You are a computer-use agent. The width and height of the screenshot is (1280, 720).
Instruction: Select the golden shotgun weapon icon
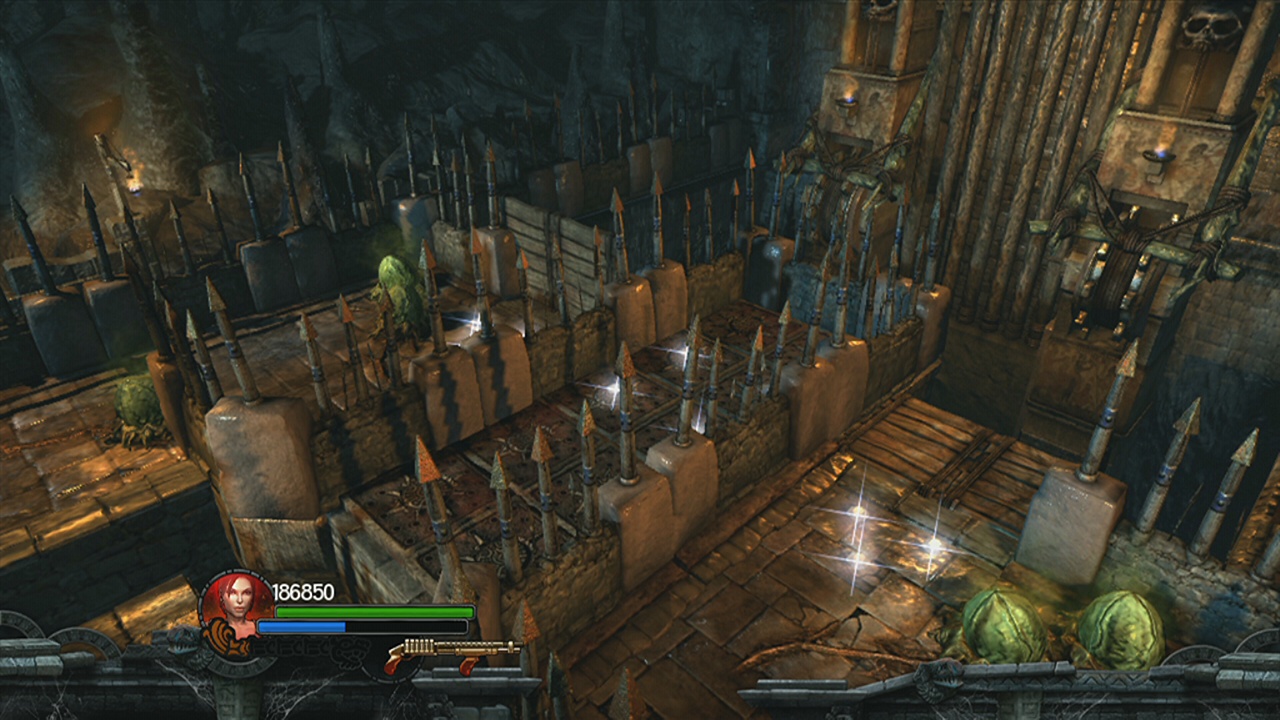452,653
